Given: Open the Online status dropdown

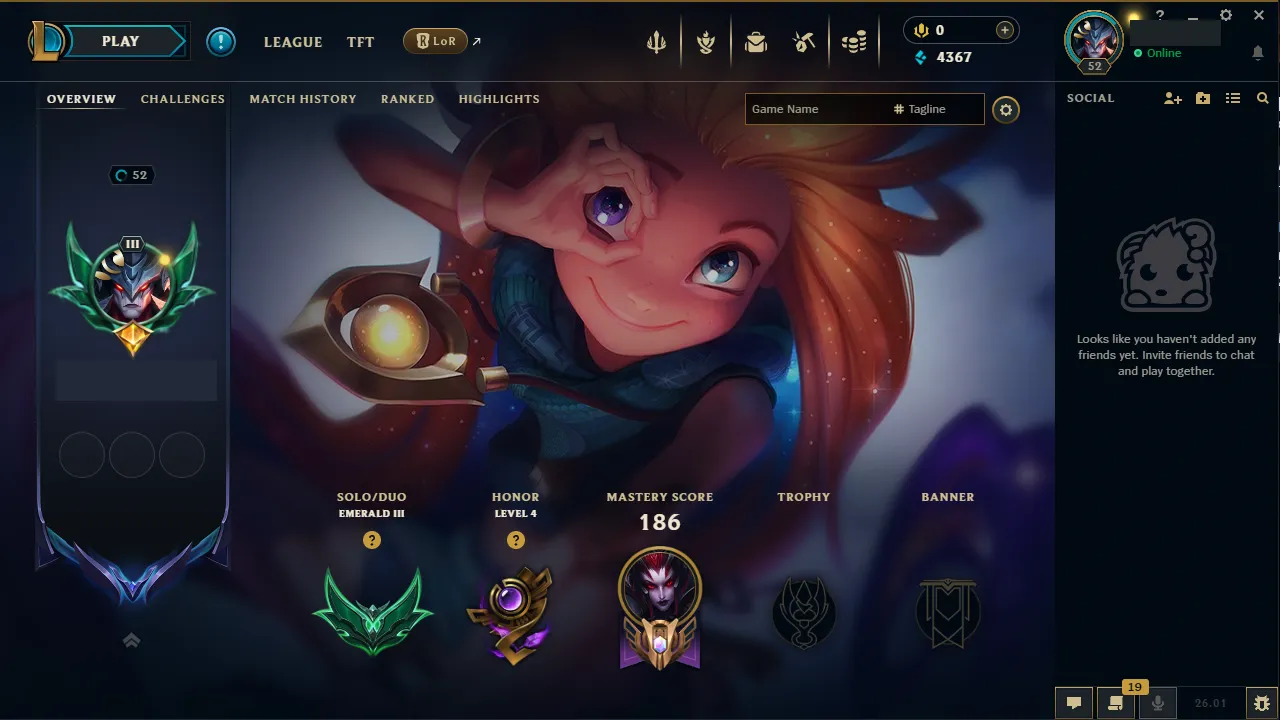Looking at the screenshot, I should click(1160, 53).
